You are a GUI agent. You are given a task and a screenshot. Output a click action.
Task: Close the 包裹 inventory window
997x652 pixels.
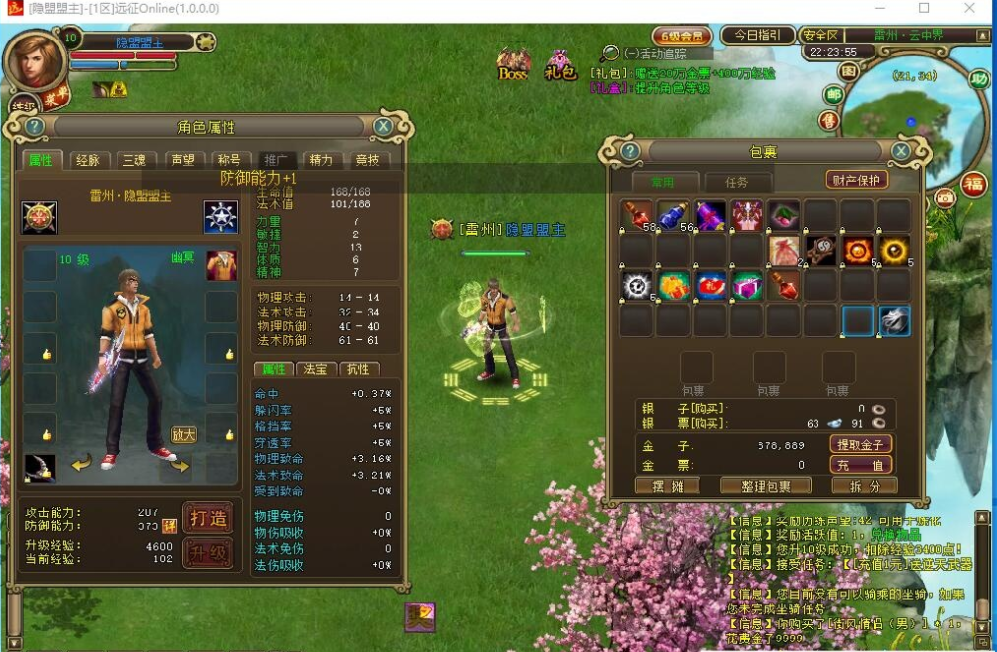pyautogui.click(x=901, y=151)
